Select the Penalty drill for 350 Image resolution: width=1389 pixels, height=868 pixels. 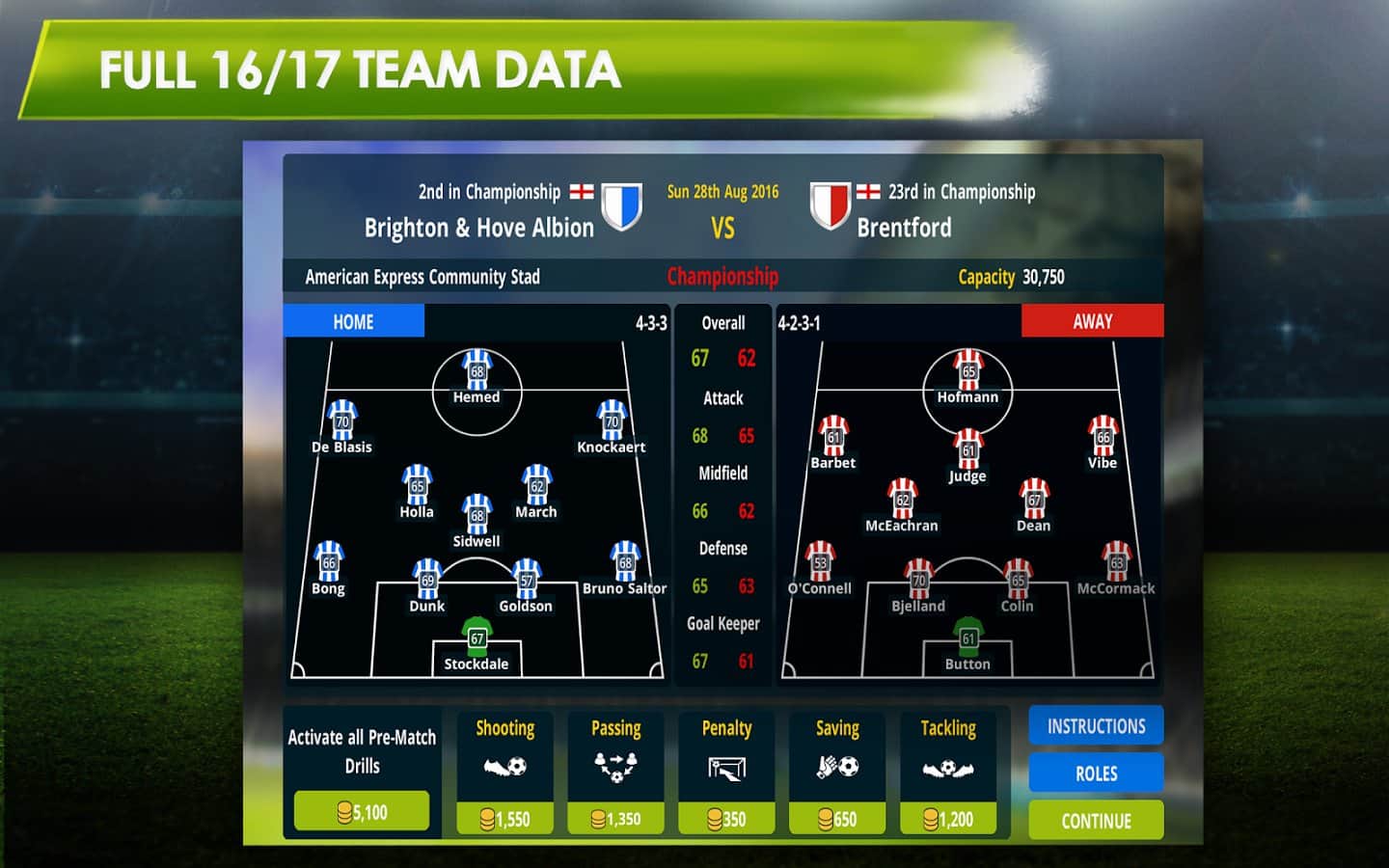[726, 818]
